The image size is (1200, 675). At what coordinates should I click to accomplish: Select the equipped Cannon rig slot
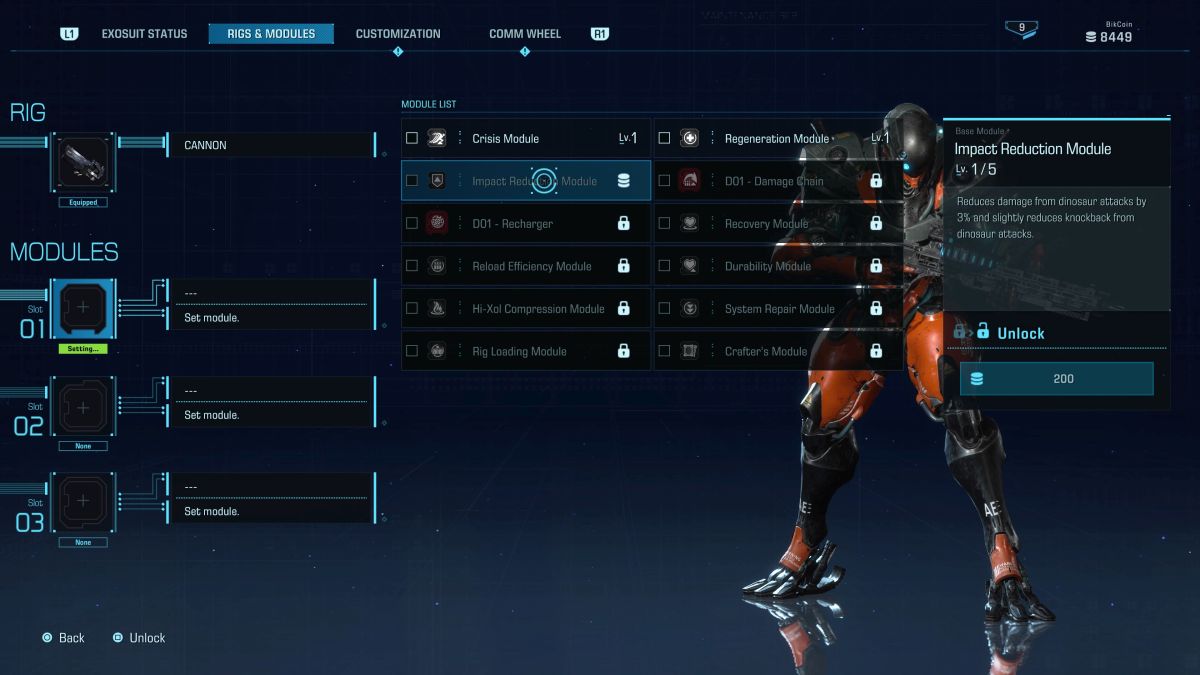click(84, 162)
